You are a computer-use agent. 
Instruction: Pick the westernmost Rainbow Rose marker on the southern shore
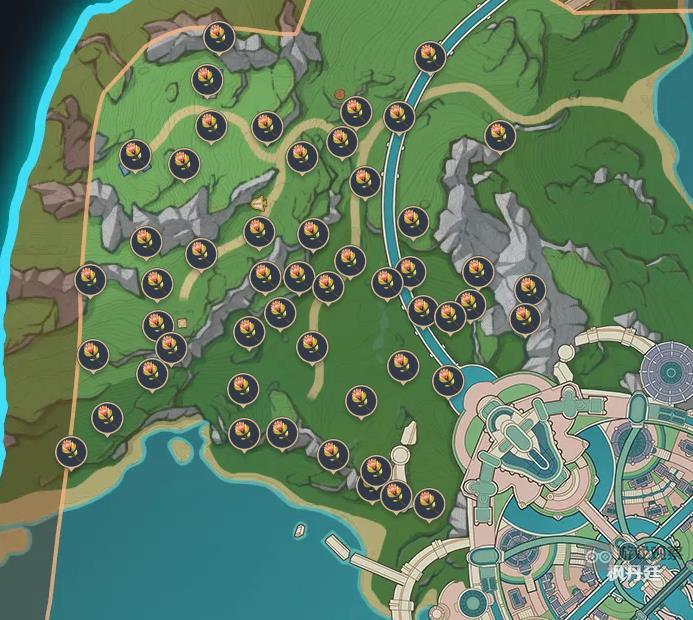point(70,451)
